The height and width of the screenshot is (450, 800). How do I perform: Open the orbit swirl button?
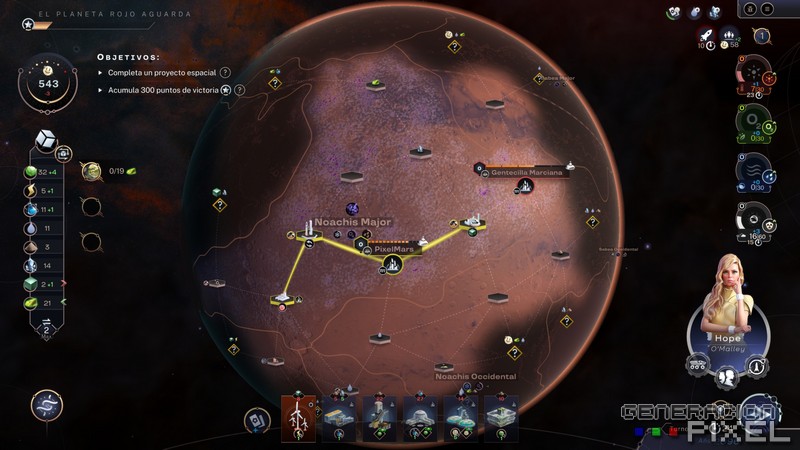(x=46, y=405)
